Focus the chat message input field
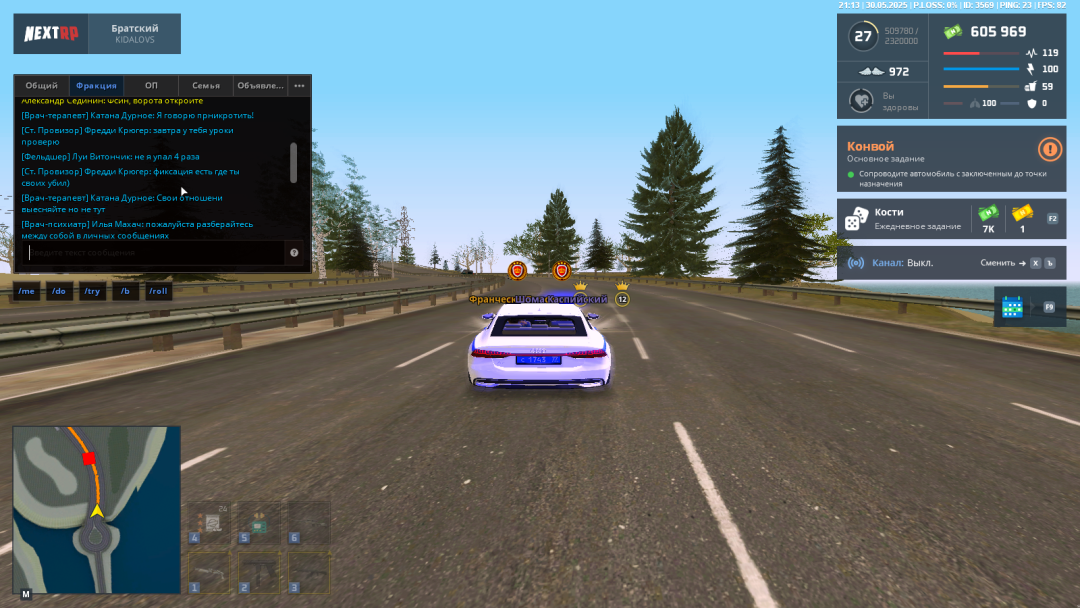Viewport: 1080px width, 608px height. tap(150, 253)
